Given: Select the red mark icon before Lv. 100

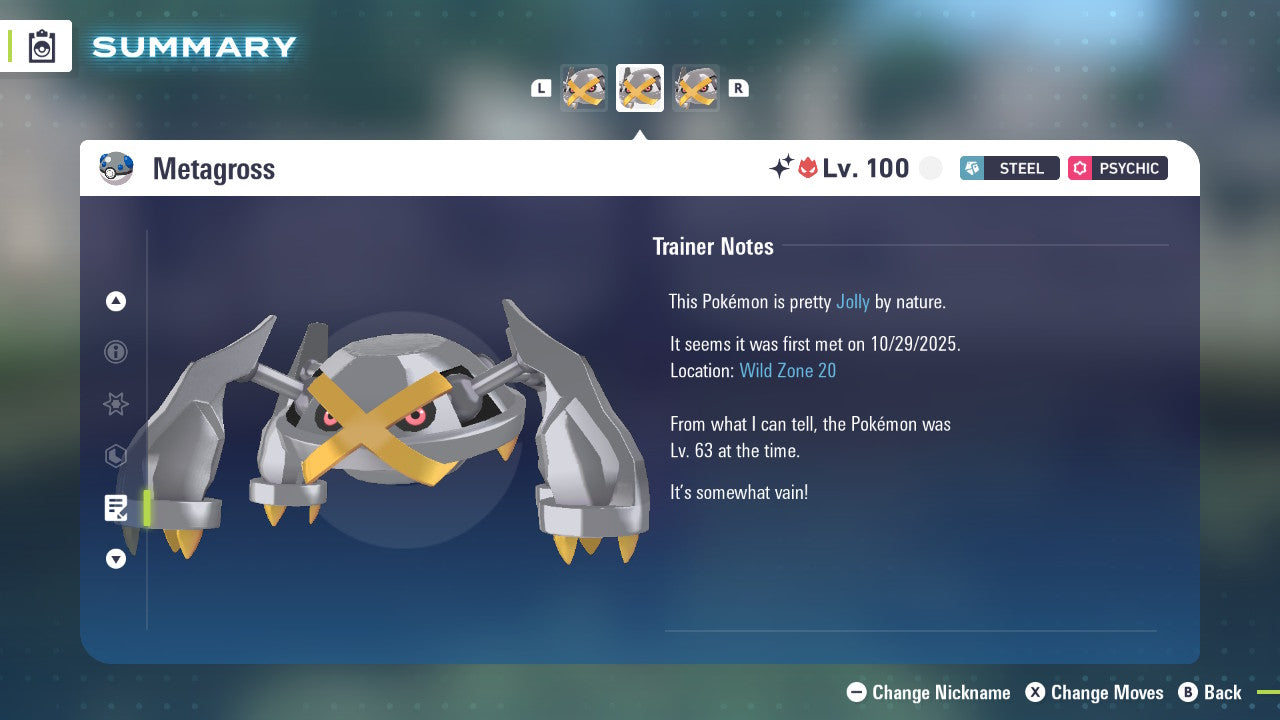Looking at the screenshot, I should (806, 168).
